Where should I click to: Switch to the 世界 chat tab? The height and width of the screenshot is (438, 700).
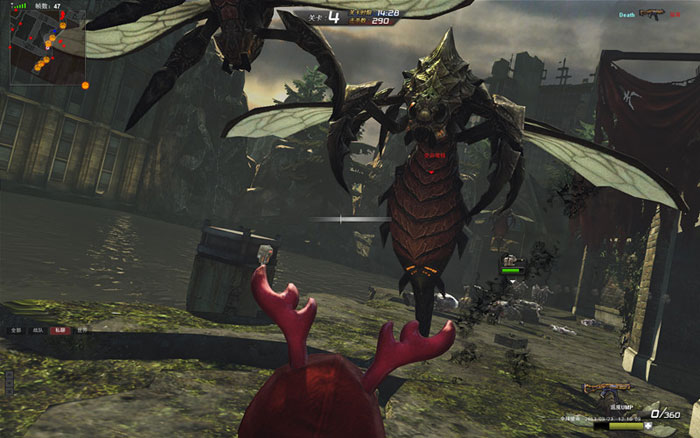[x=84, y=329]
